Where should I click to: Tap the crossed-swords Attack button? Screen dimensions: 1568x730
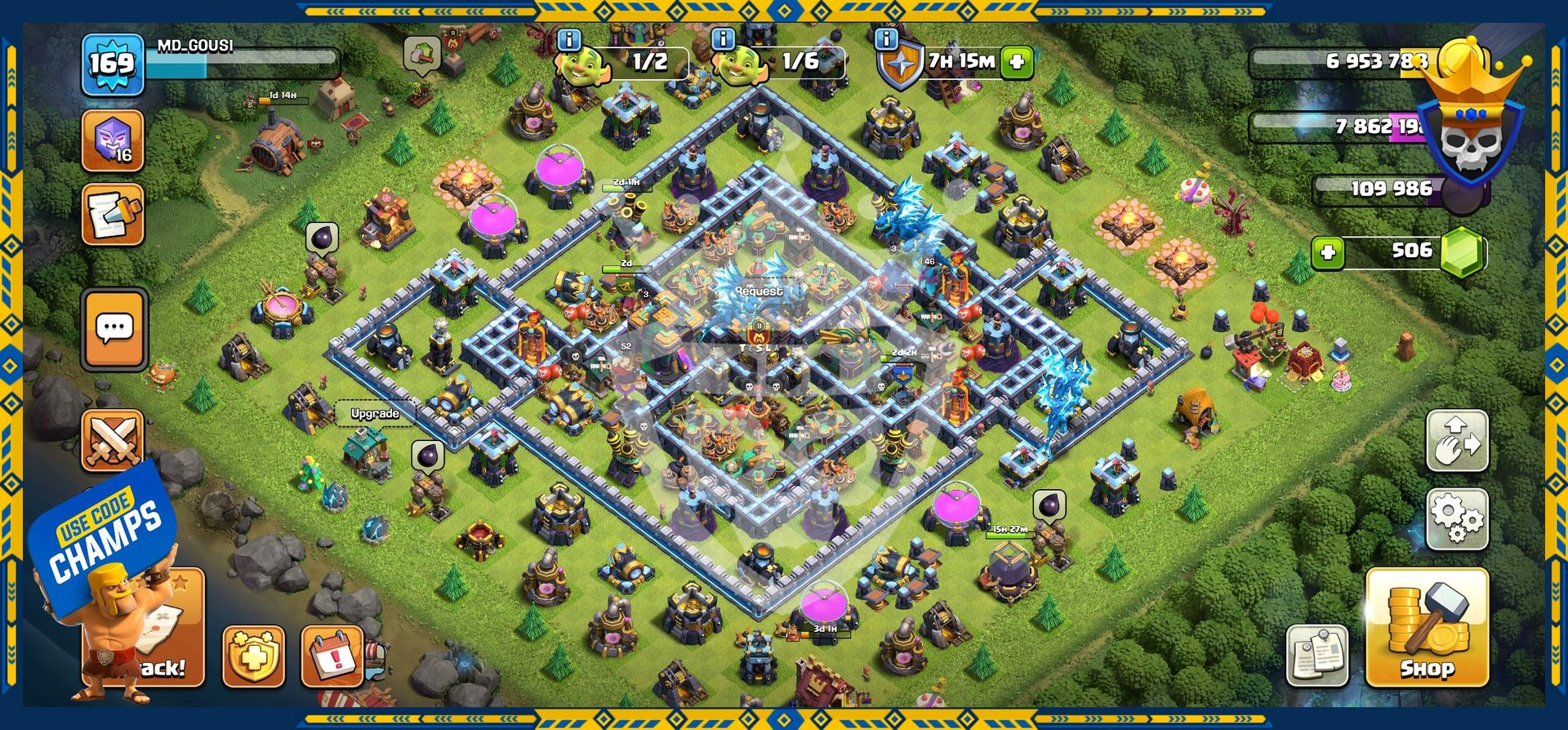pos(113,441)
